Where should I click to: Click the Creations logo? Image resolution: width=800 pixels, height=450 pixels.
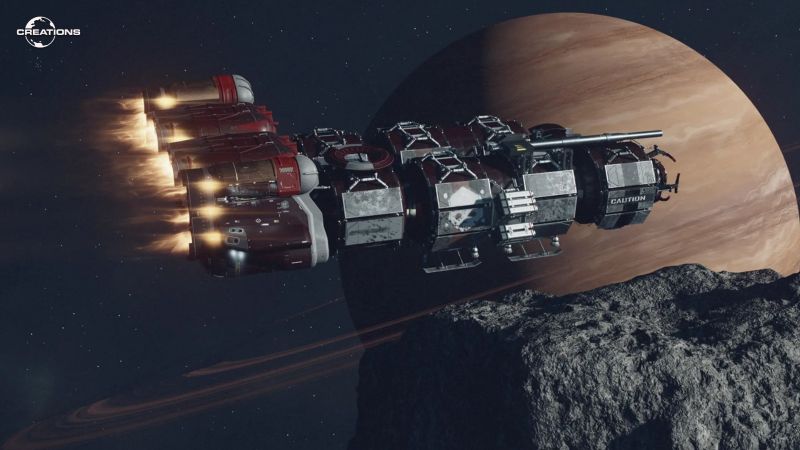click(48, 32)
